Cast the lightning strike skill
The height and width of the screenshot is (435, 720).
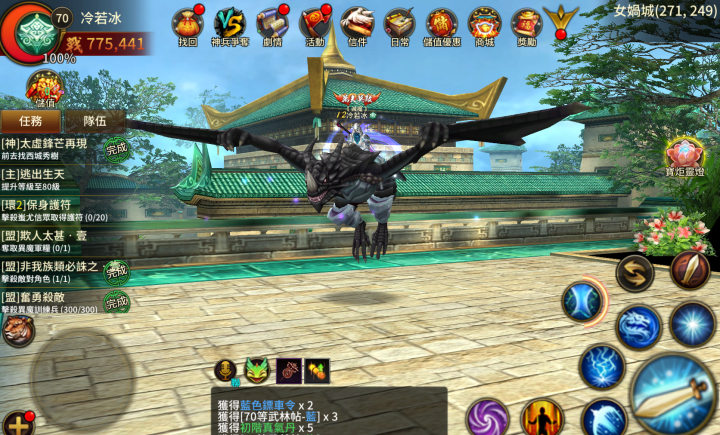601,367
